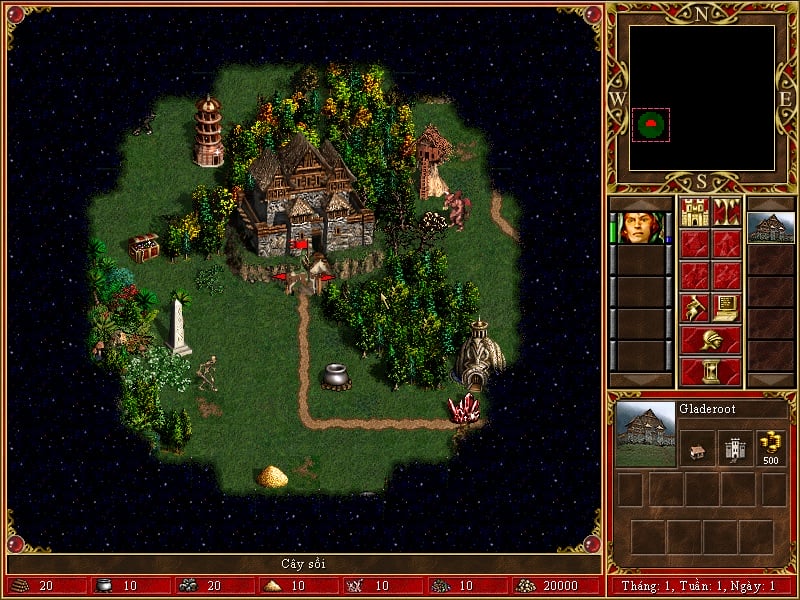Select the Gladeroot town in town list
The height and width of the screenshot is (600, 800).
(x=771, y=228)
